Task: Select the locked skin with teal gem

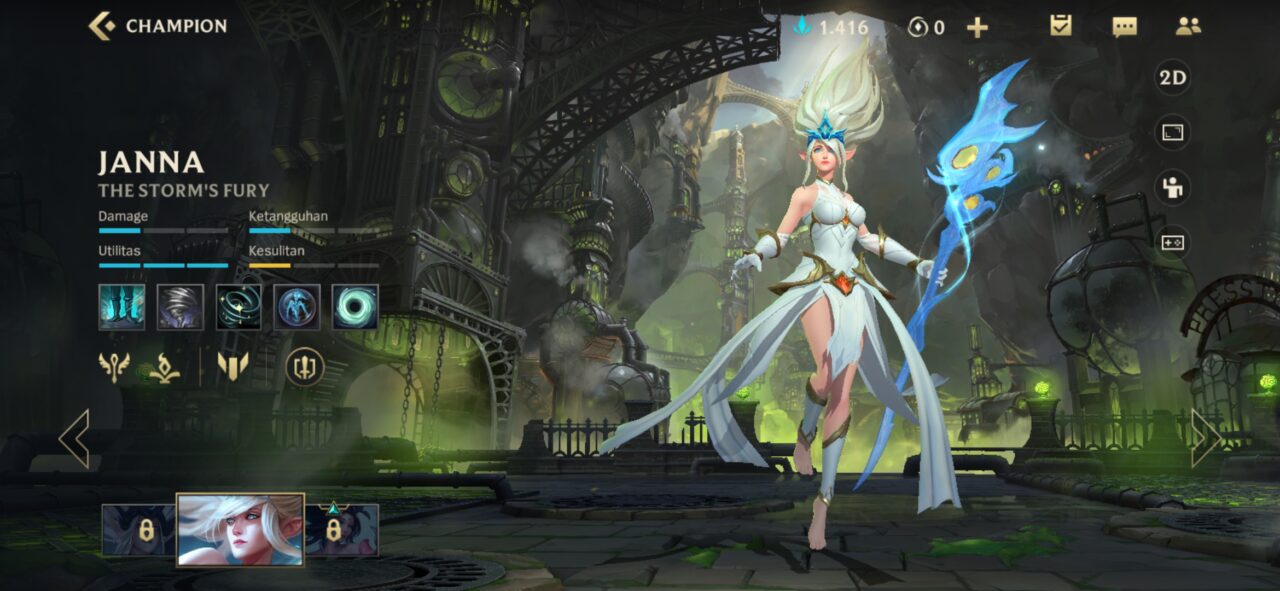Action: [x=342, y=529]
